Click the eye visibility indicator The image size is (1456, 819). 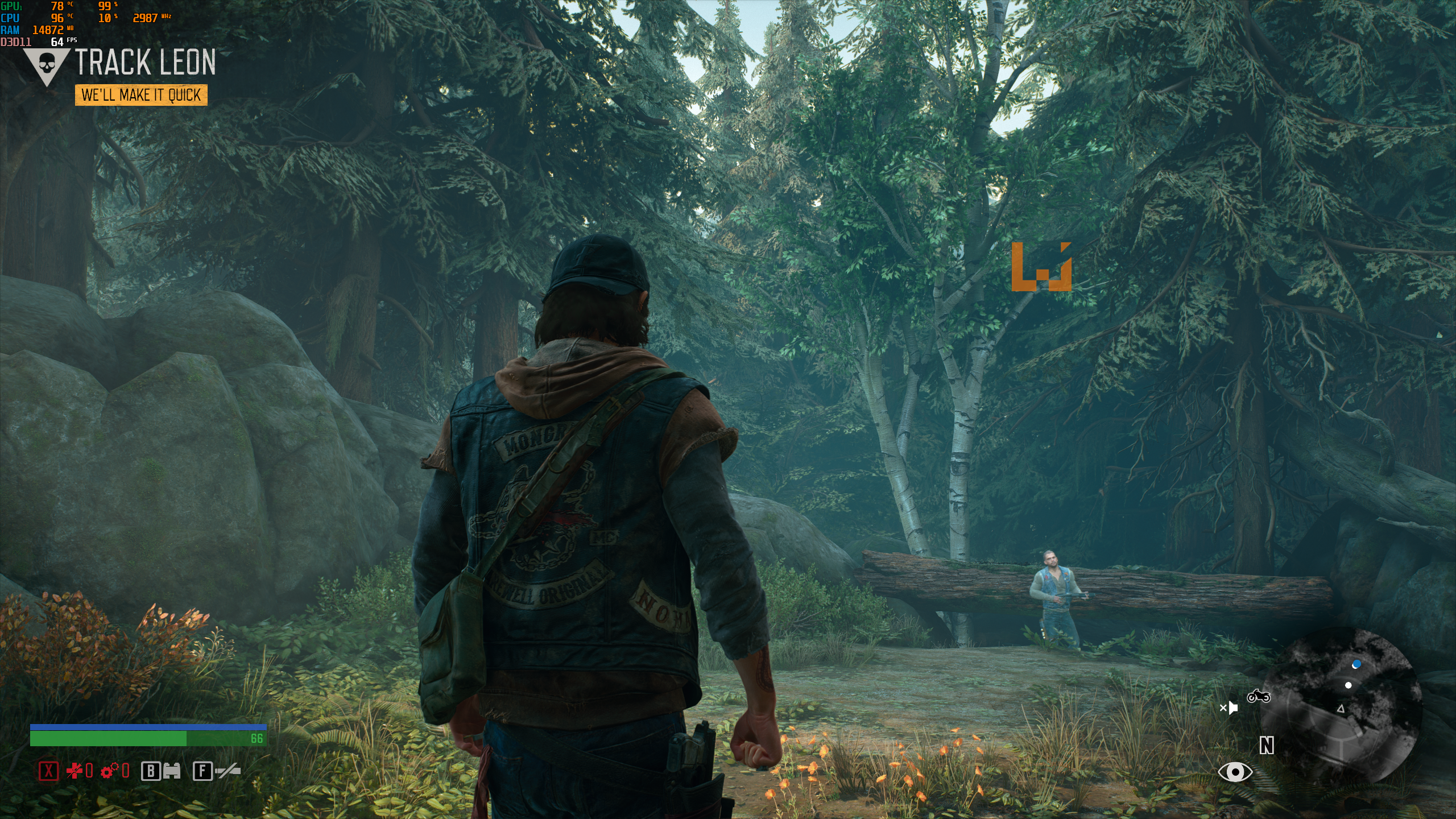pyautogui.click(x=1235, y=772)
